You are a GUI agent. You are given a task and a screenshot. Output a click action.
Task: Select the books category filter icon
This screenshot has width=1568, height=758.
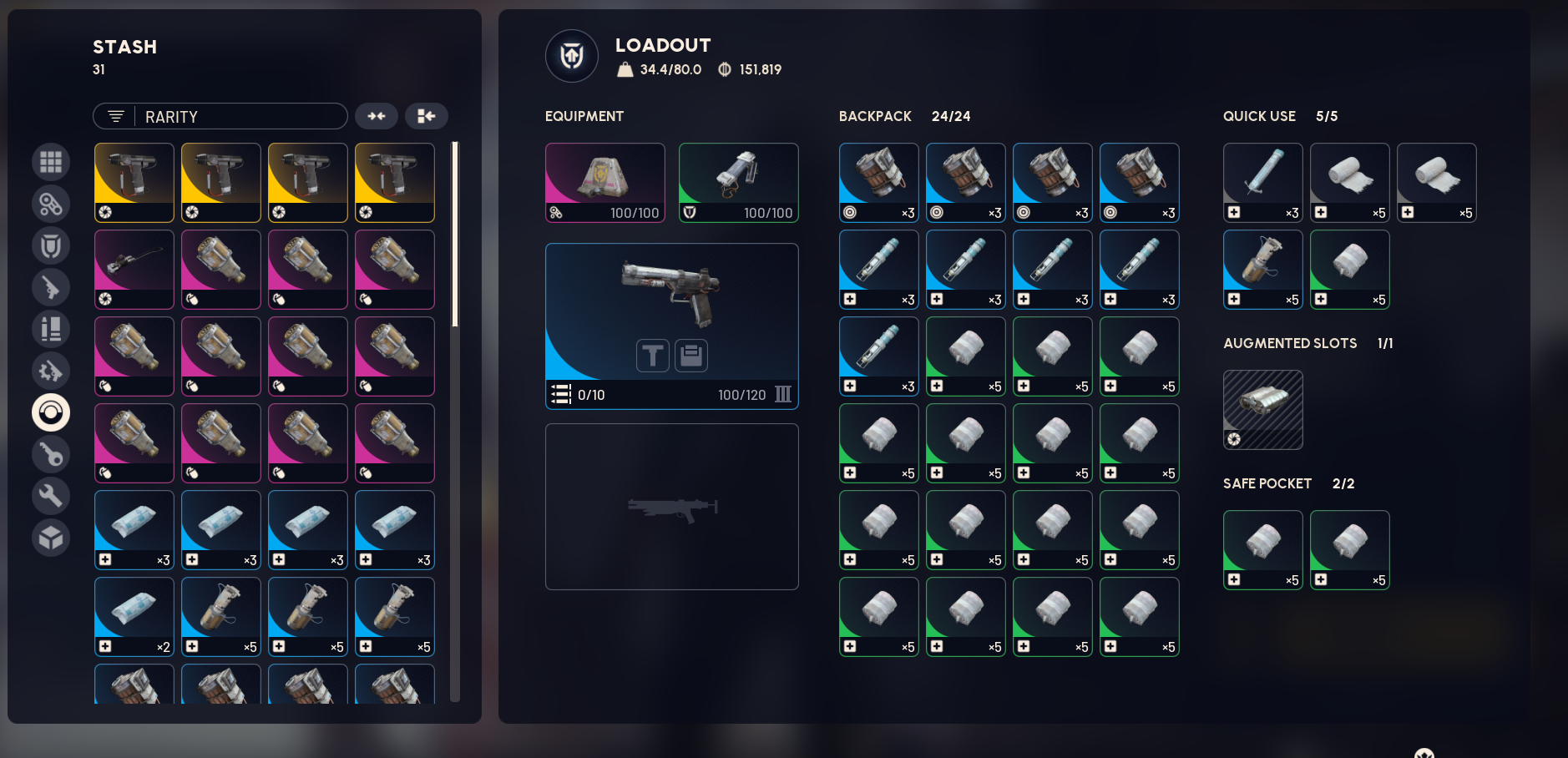pos(51,329)
